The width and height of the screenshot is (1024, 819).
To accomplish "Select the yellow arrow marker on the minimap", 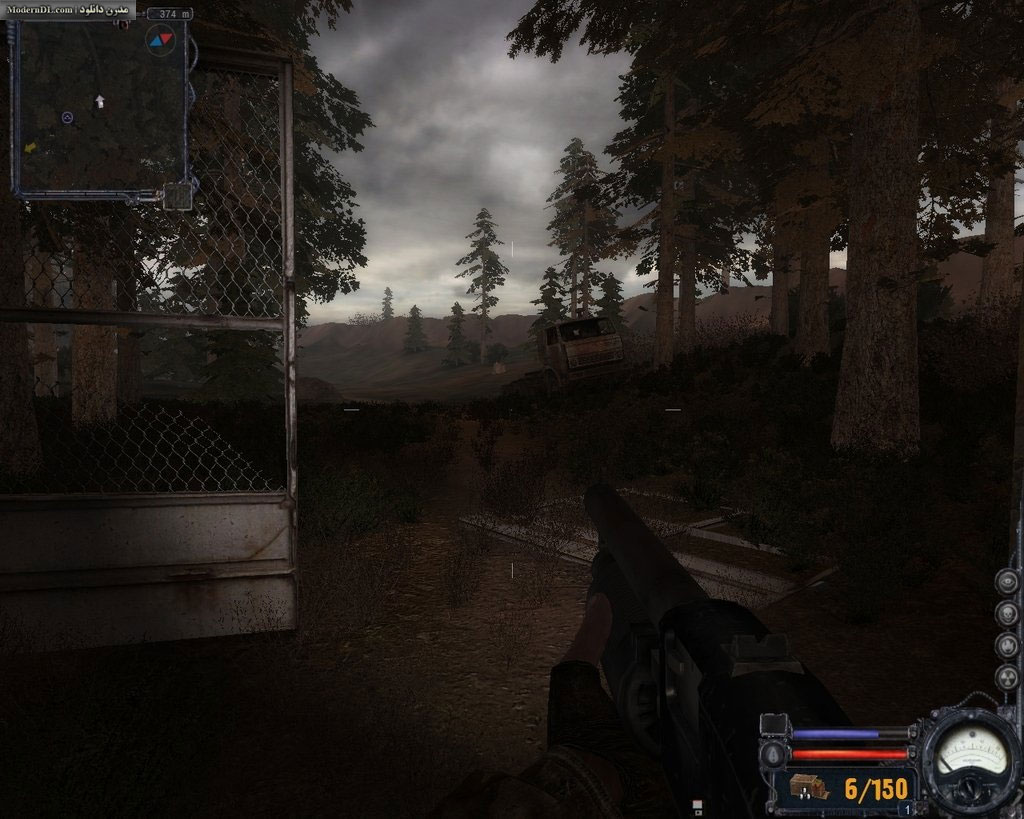I will click(x=30, y=147).
